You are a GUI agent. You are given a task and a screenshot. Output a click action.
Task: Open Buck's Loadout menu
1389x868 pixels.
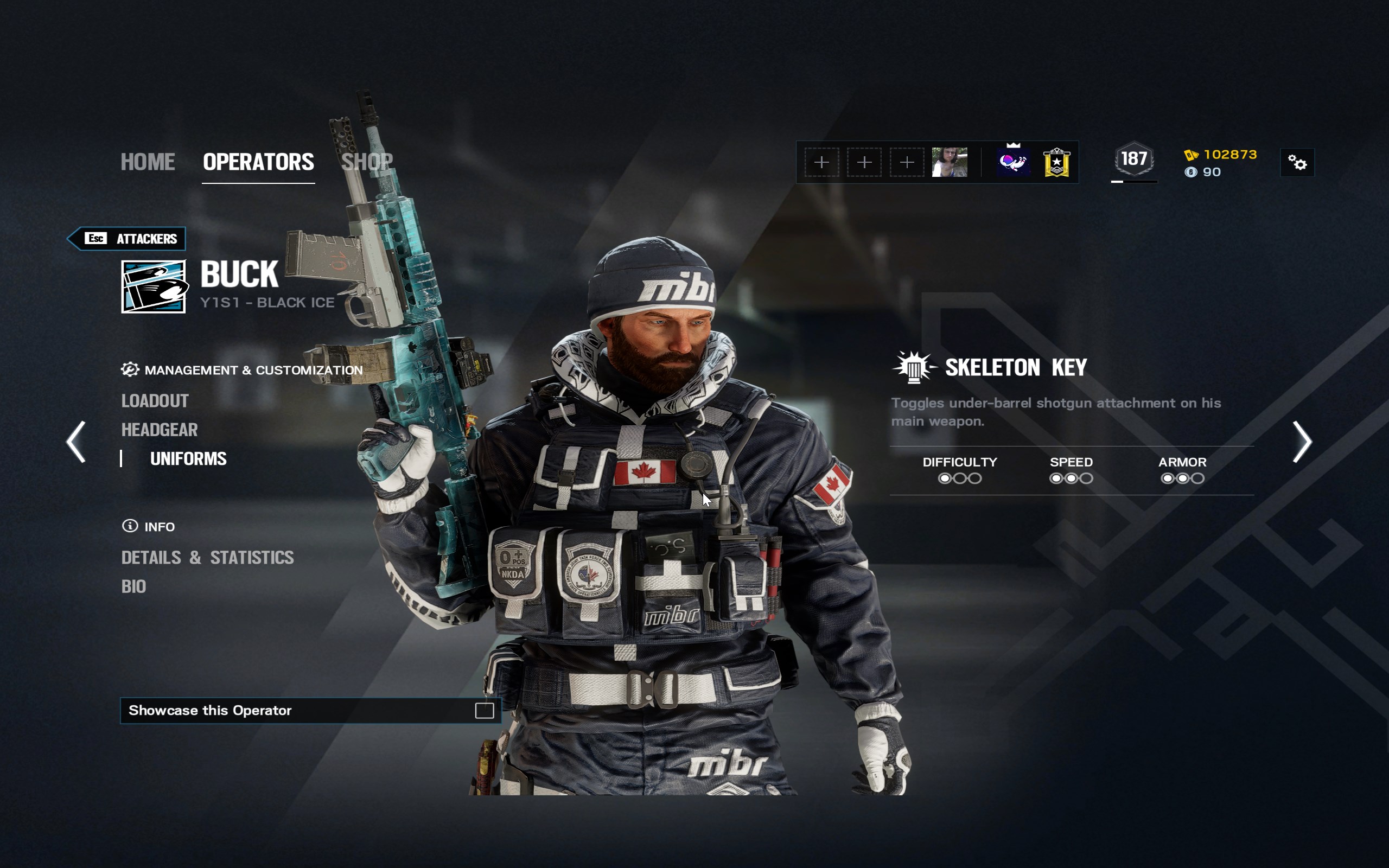click(155, 401)
